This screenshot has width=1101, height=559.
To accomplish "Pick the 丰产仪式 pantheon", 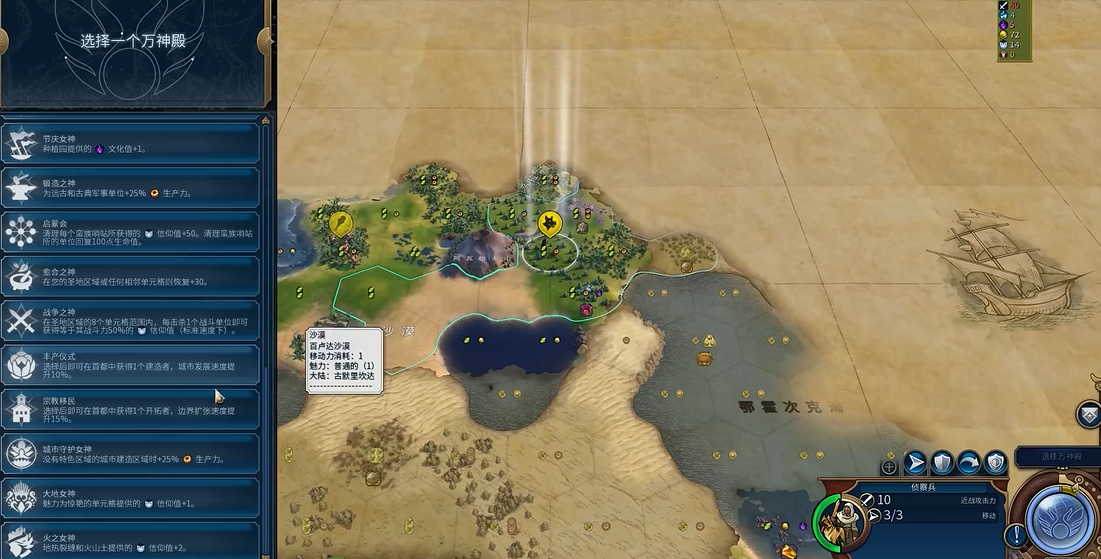I will click(131, 365).
